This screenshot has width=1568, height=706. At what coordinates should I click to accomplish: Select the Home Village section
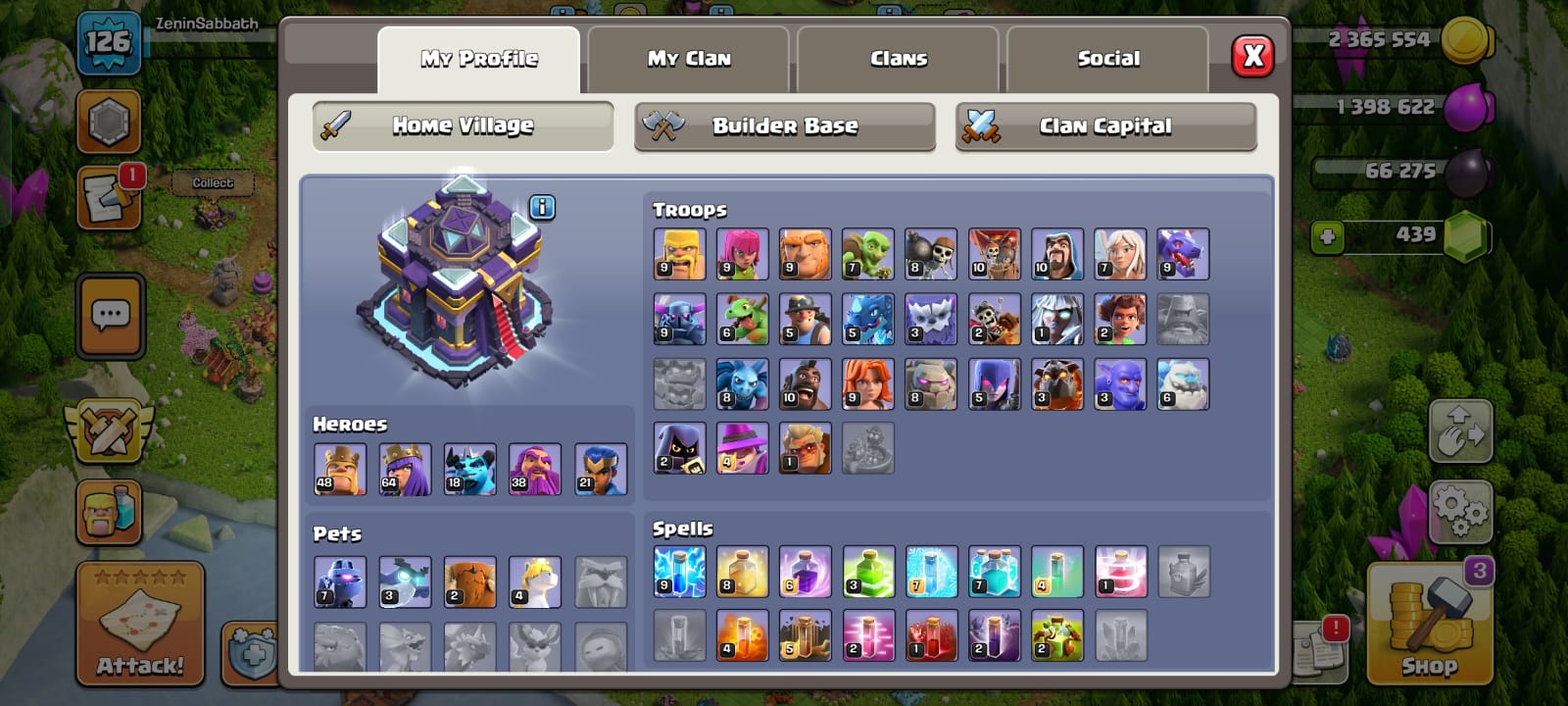coord(463,126)
